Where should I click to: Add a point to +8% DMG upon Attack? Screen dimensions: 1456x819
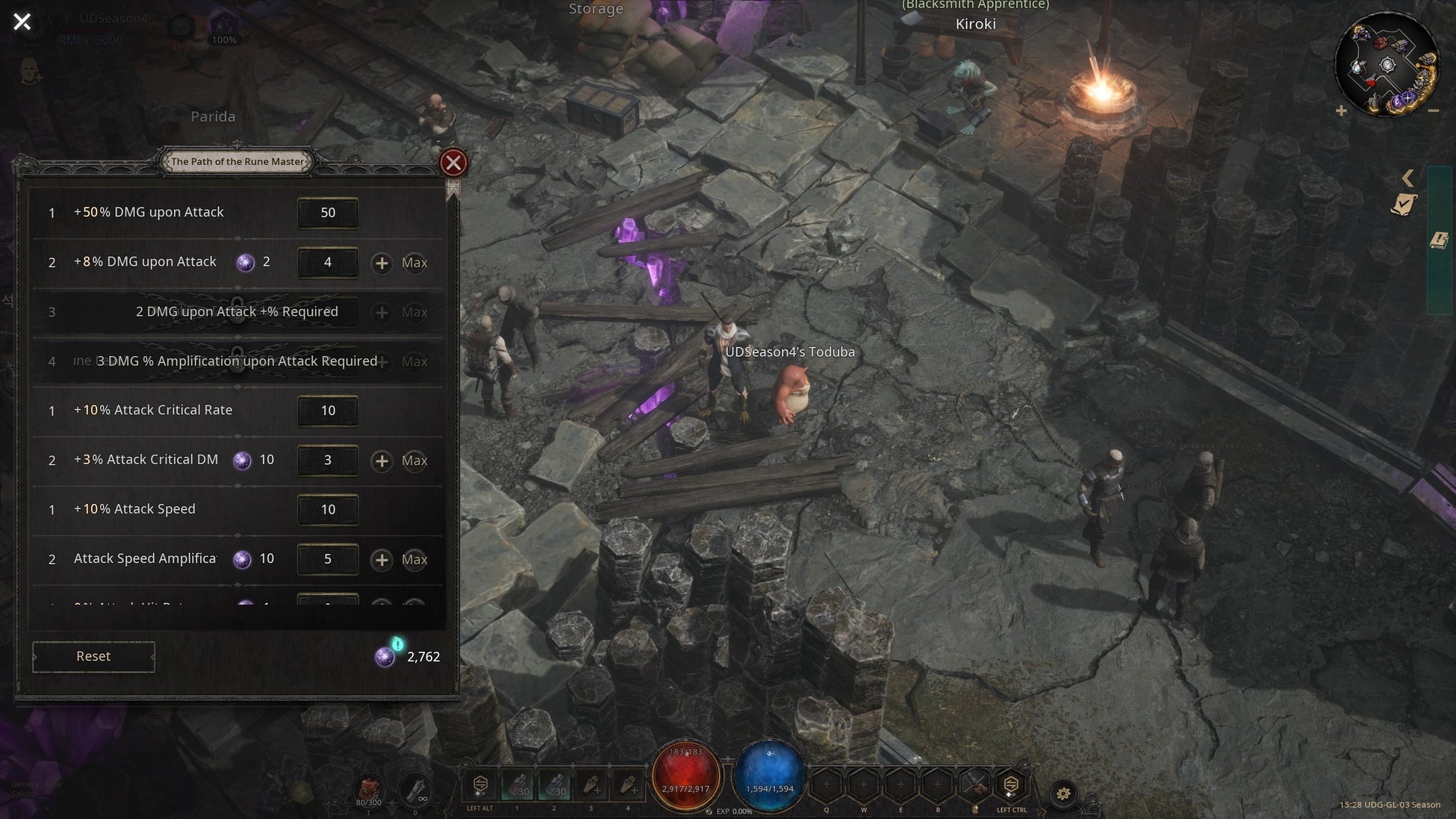click(382, 263)
